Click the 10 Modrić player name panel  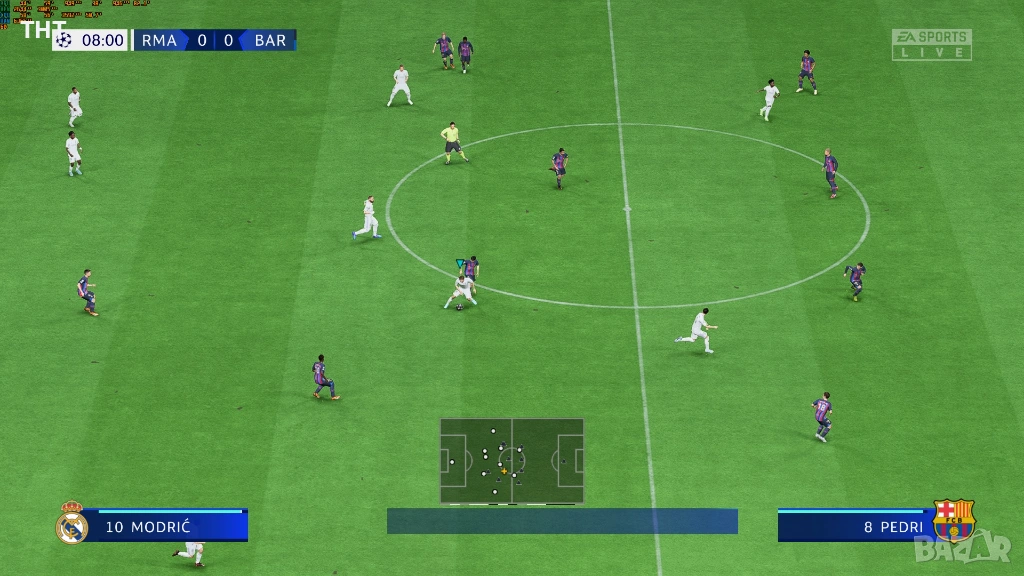[166, 527]
